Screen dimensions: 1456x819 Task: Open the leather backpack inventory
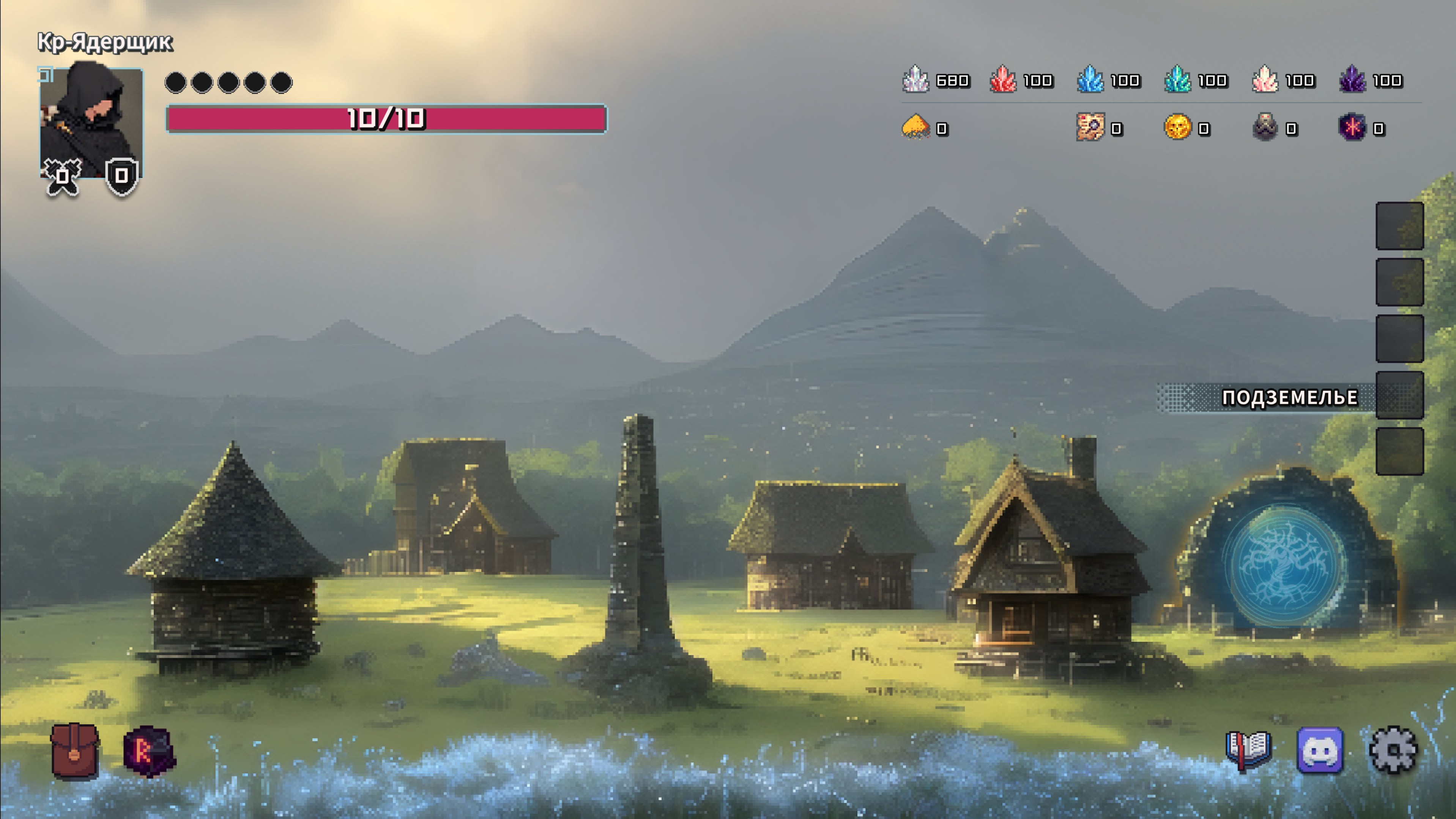pyautogui.click(x=75, y=751)
